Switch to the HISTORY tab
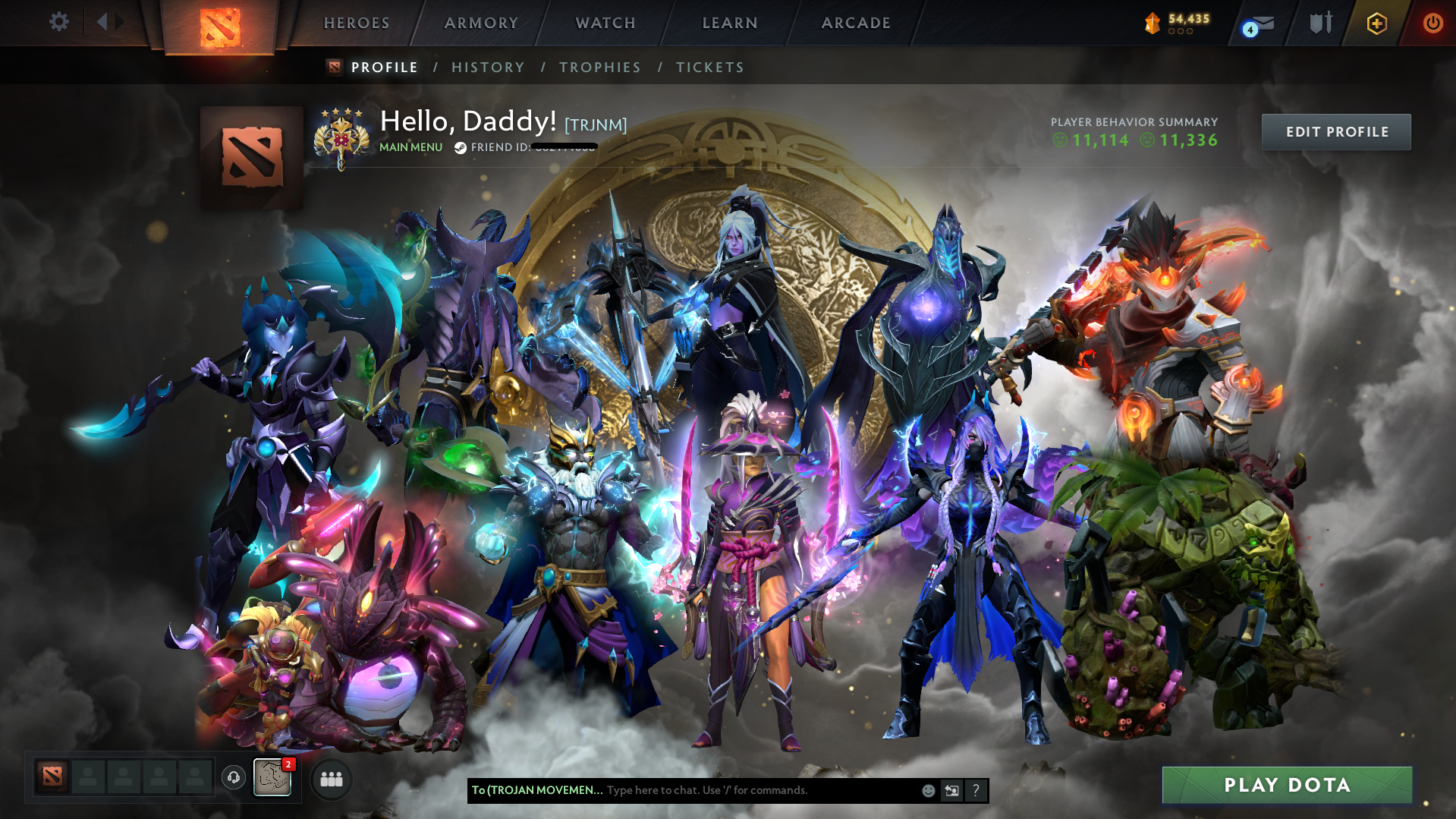The height and width of the screenshot is (819, 1456). (488, 67)
